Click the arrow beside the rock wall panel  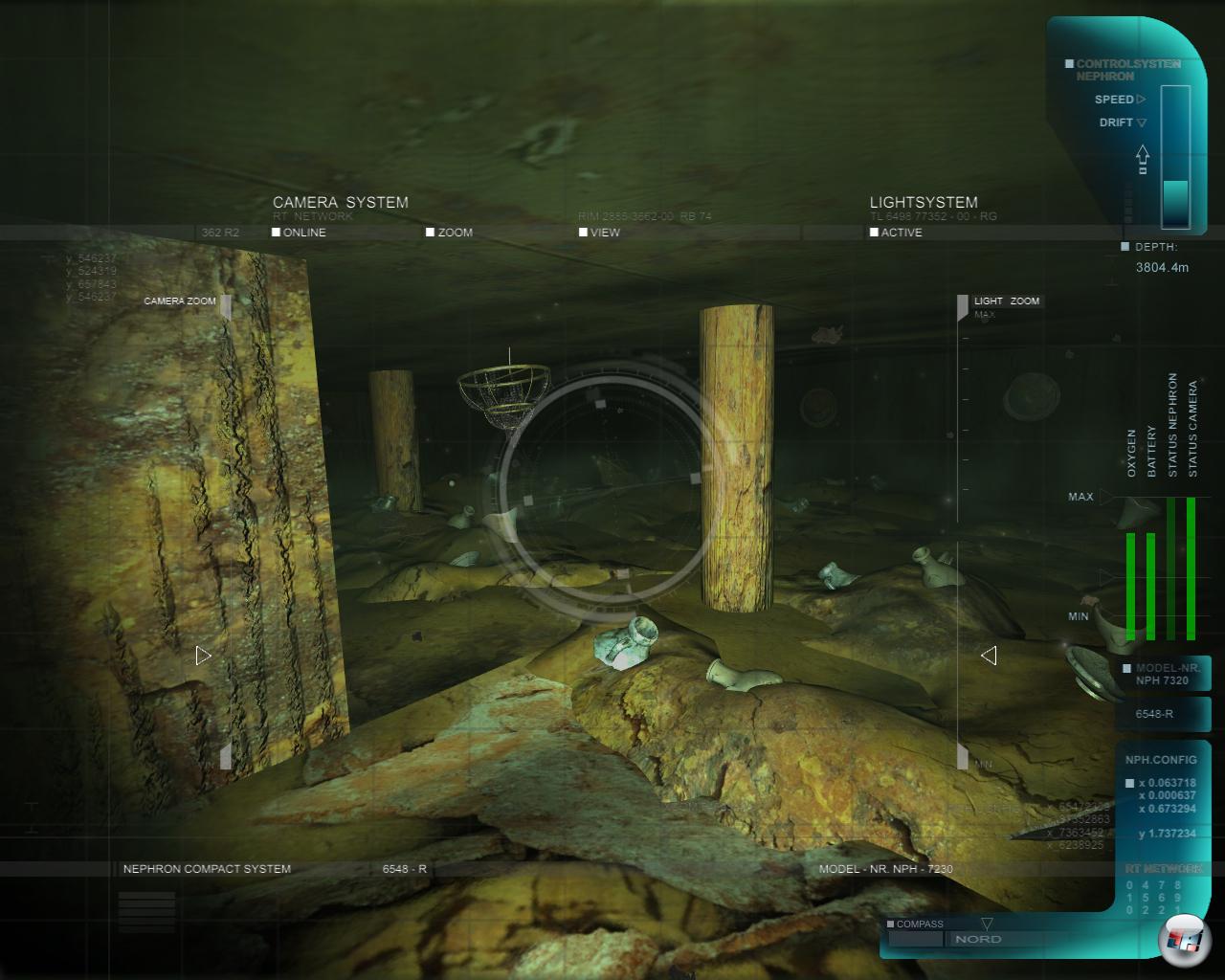(x=203, y=656)
